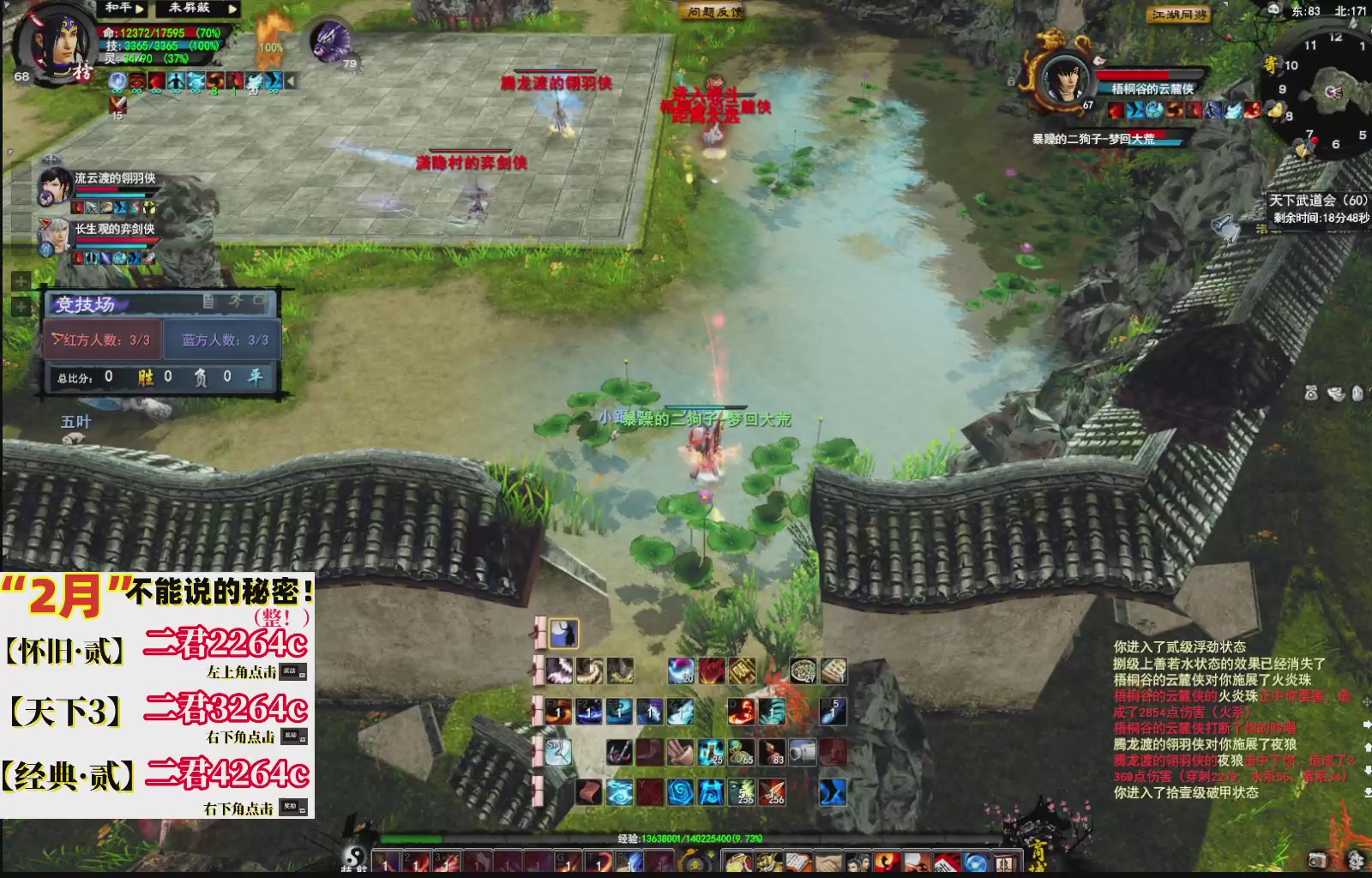This screenshot has height=878, width=1372.
Task: Click channel number 7 around the minimap
Action: coord(1309,134)
